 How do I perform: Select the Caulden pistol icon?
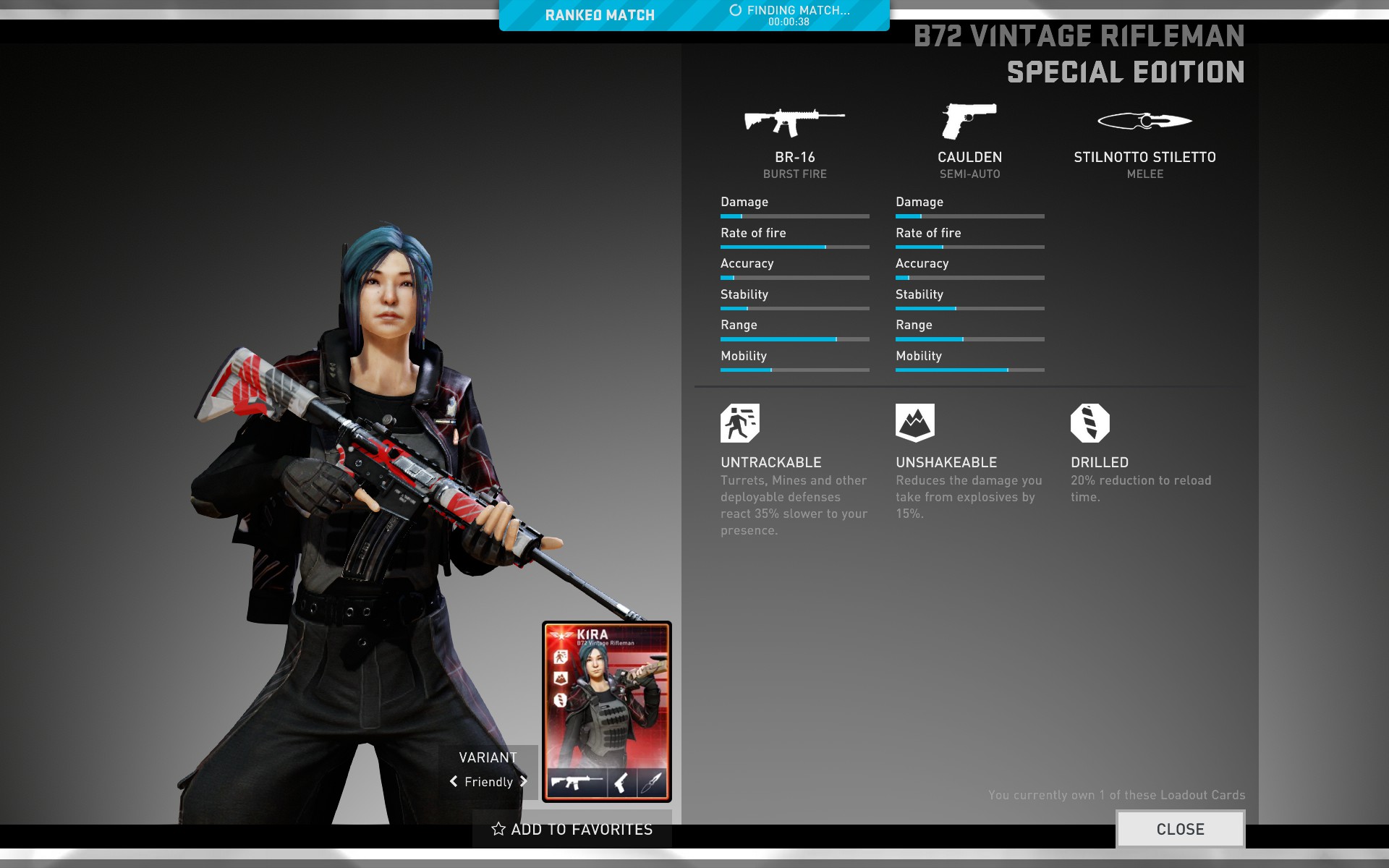tap(969, 121)
